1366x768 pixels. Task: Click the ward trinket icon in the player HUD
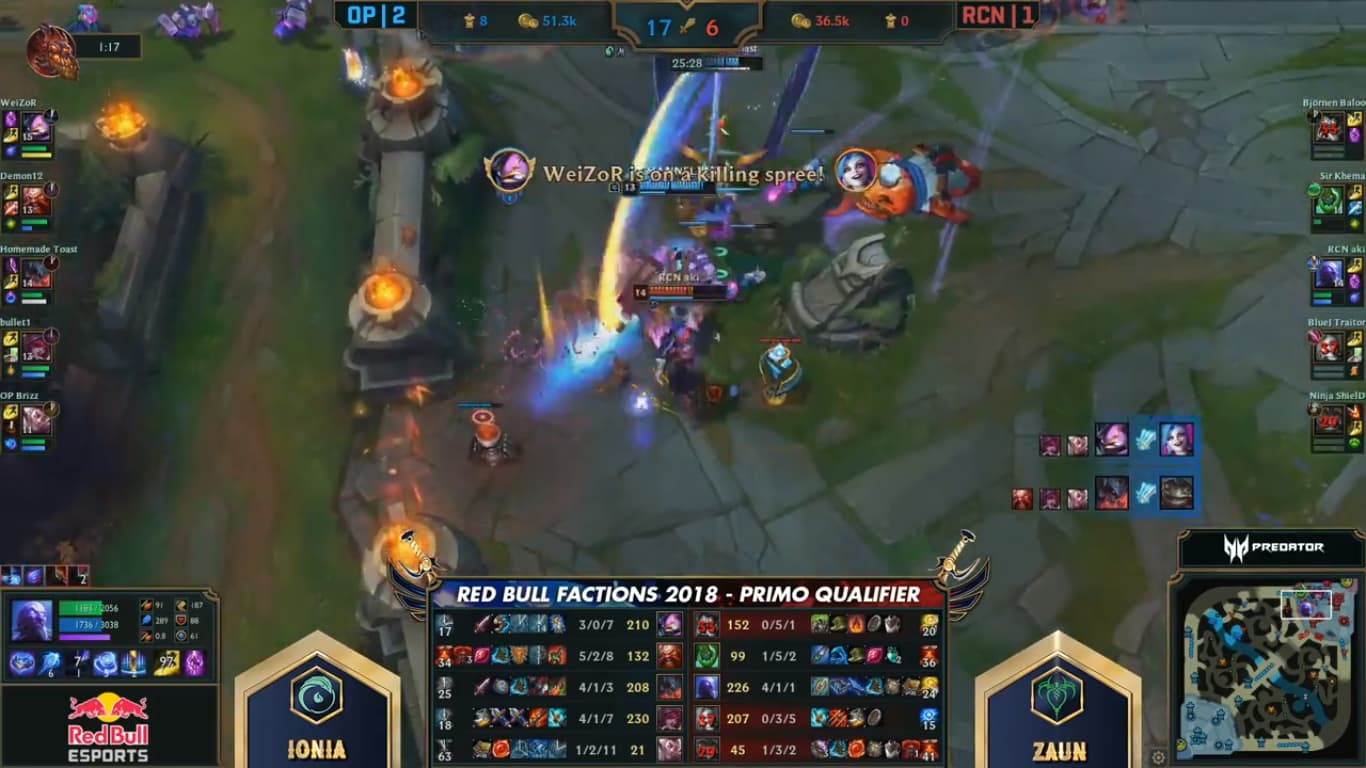coord(133,662)
